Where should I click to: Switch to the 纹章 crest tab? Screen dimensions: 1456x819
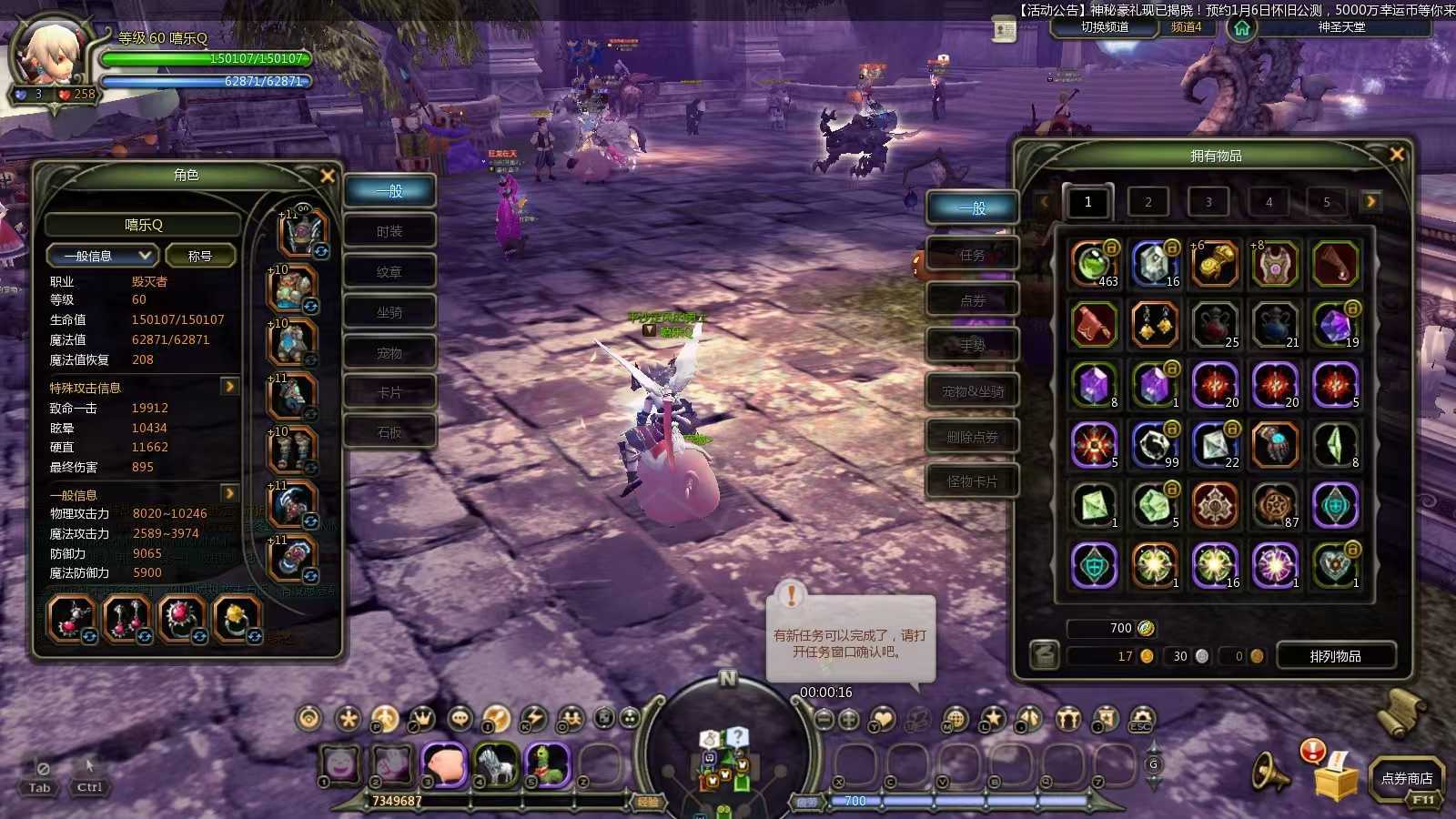pyautogui.click(x=389, y=272)
